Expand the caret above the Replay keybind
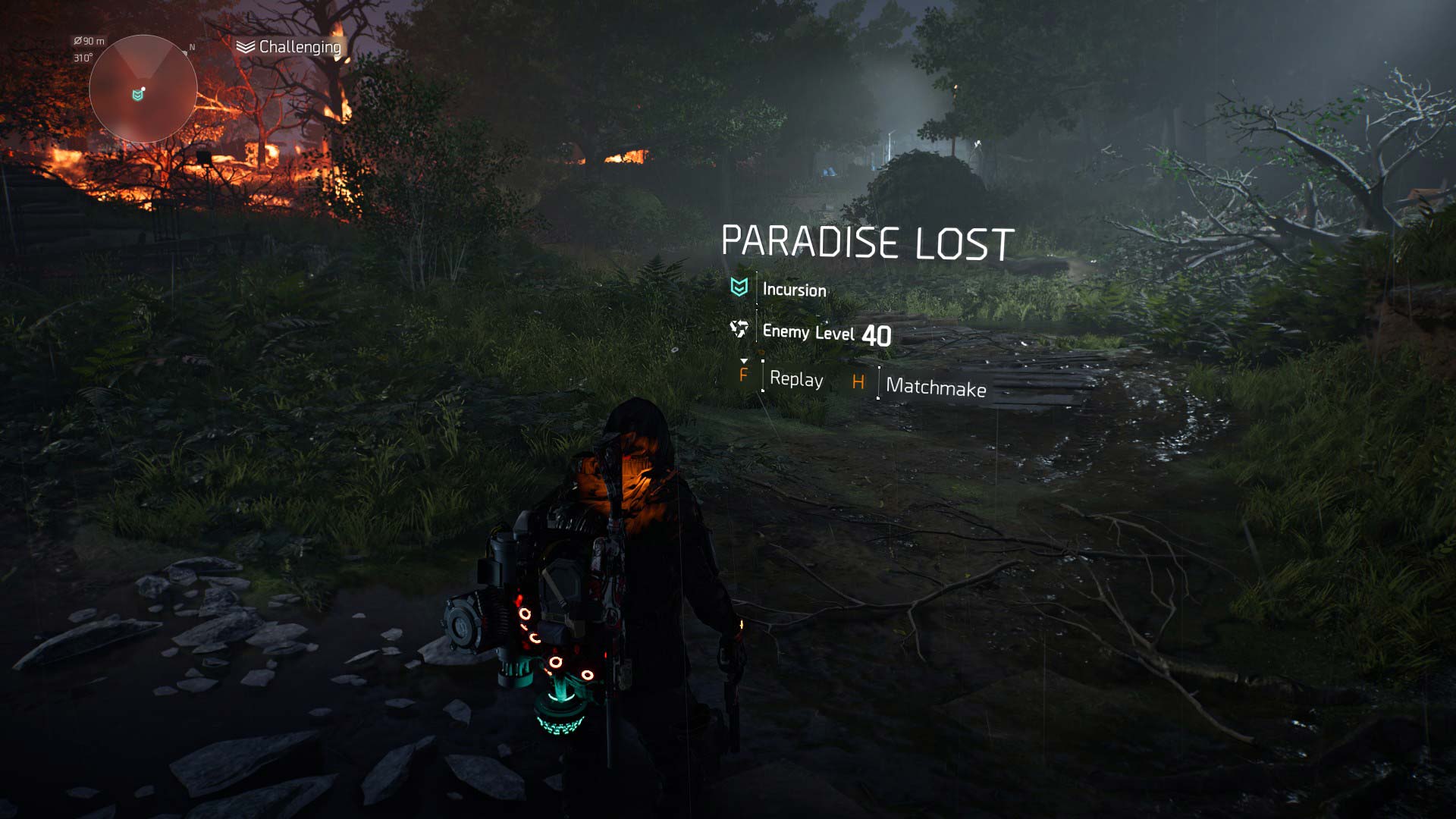The height and width of the screenshot is (819, 1456). coord(744,361)
